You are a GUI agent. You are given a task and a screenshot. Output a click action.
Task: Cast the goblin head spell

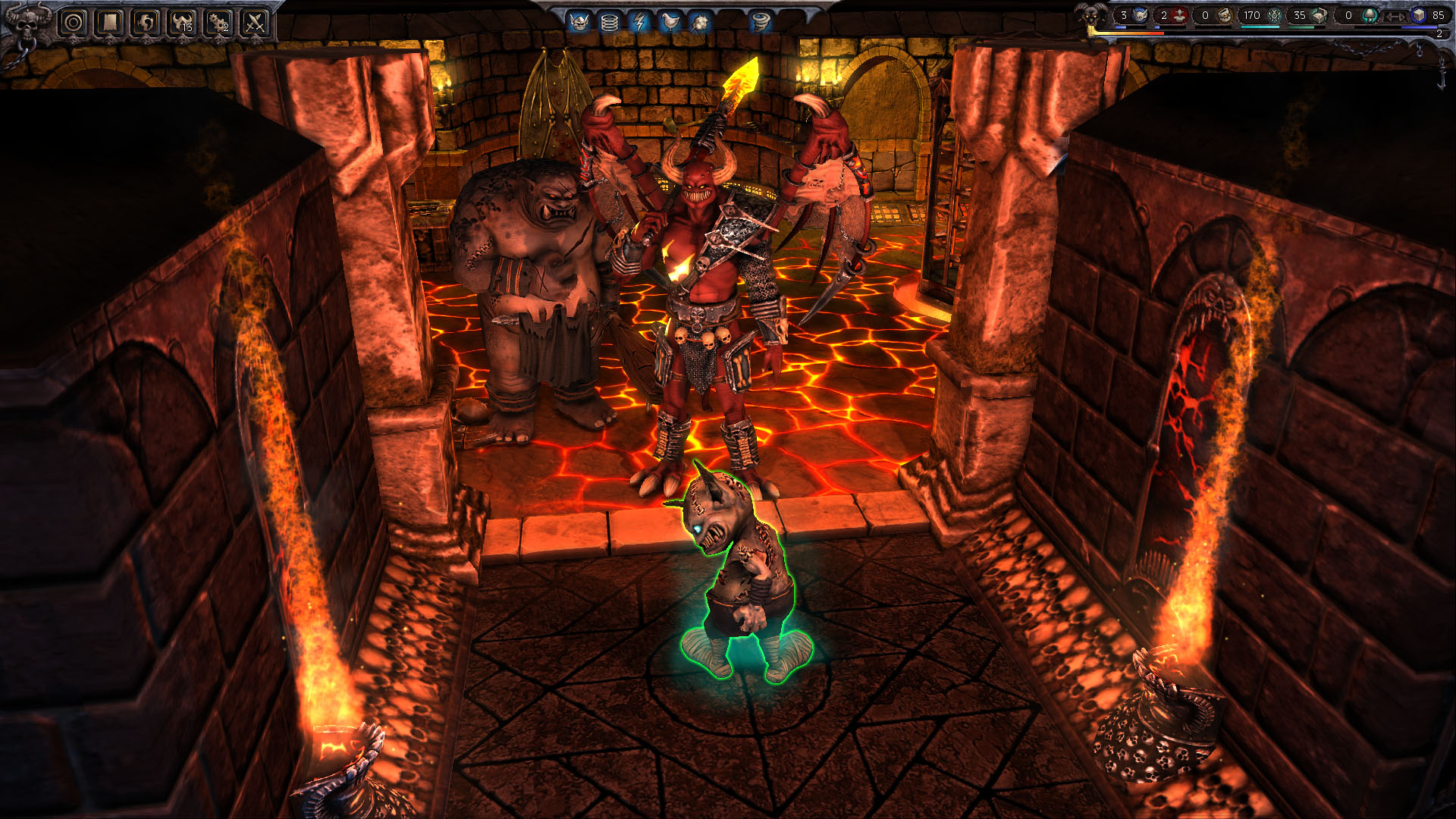[x=579, y=22]
